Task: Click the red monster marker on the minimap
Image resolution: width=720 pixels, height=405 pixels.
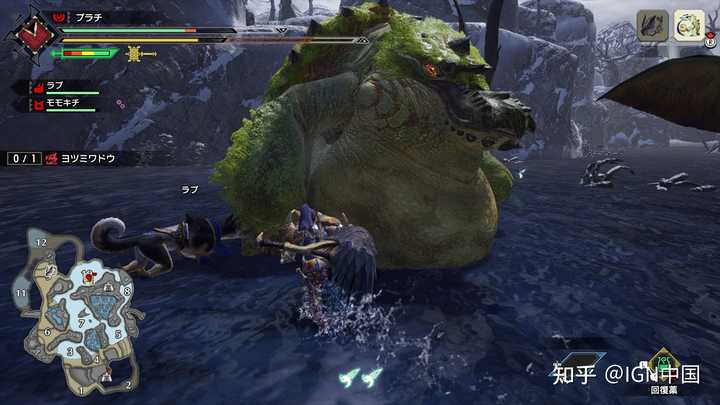Action: click(x=90, y=276)
